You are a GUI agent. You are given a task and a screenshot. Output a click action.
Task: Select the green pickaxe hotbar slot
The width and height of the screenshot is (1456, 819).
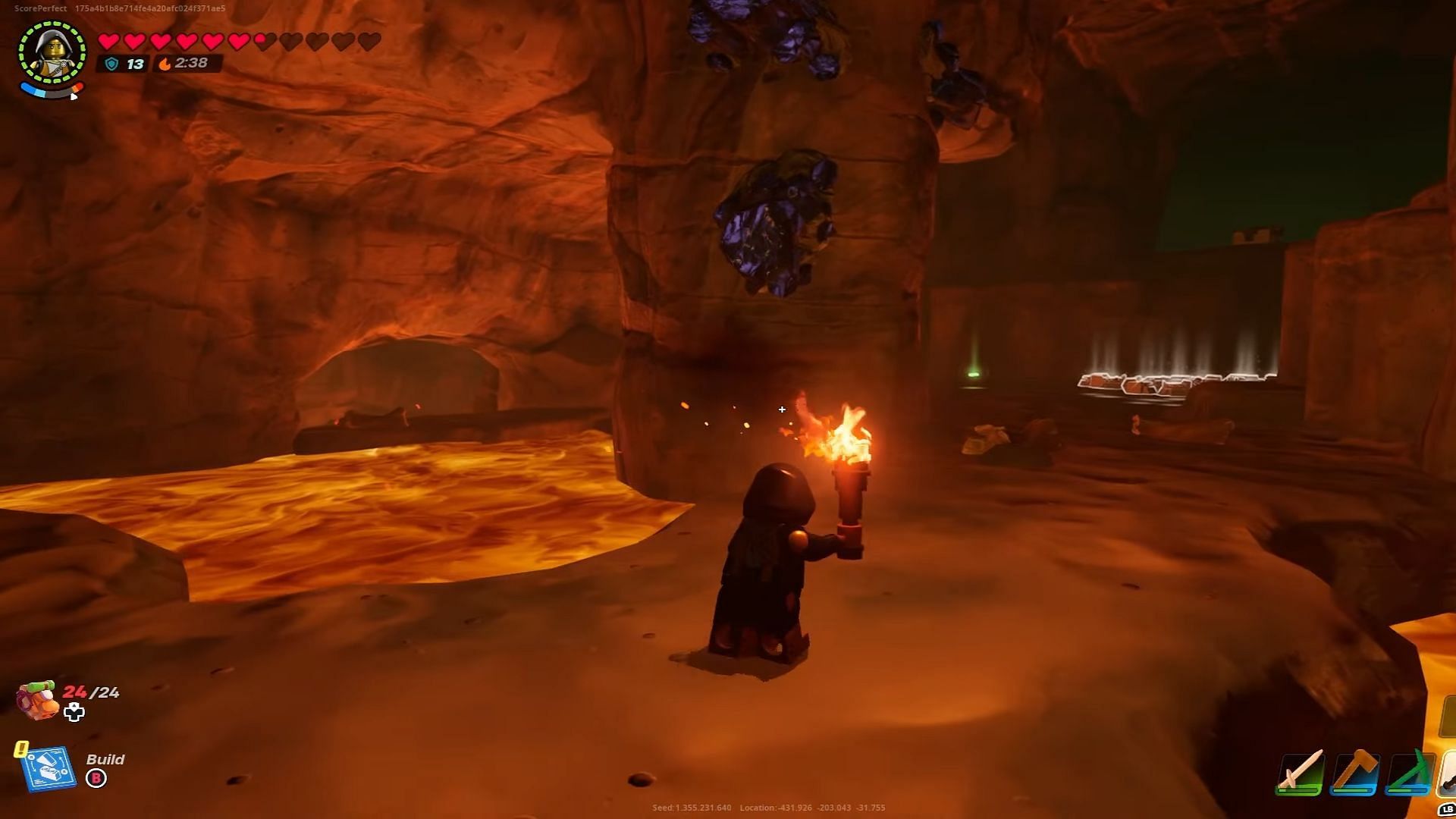point(1409,773)
